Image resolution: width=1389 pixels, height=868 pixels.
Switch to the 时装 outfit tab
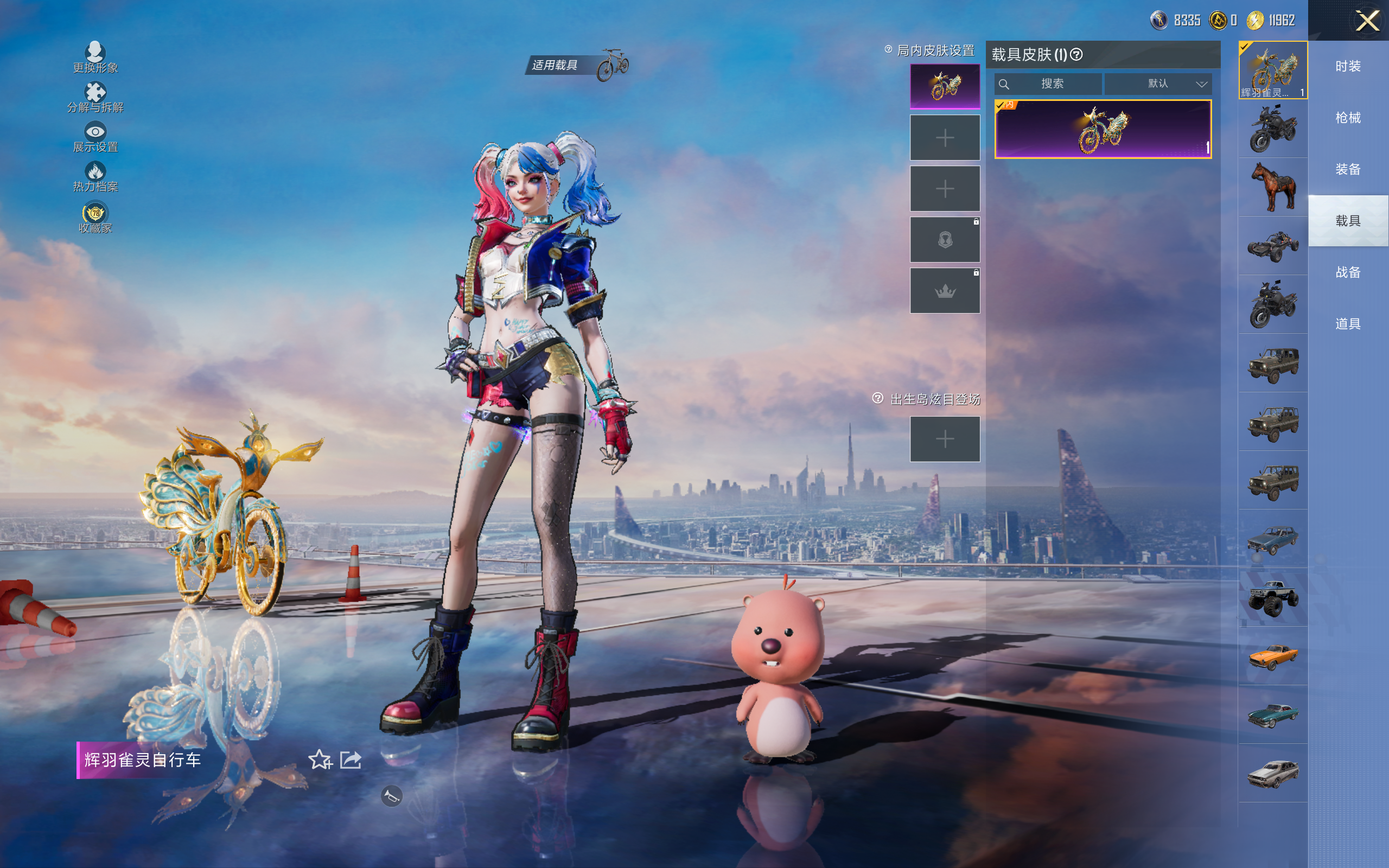pyautogui.click(x=1348, y=67)
